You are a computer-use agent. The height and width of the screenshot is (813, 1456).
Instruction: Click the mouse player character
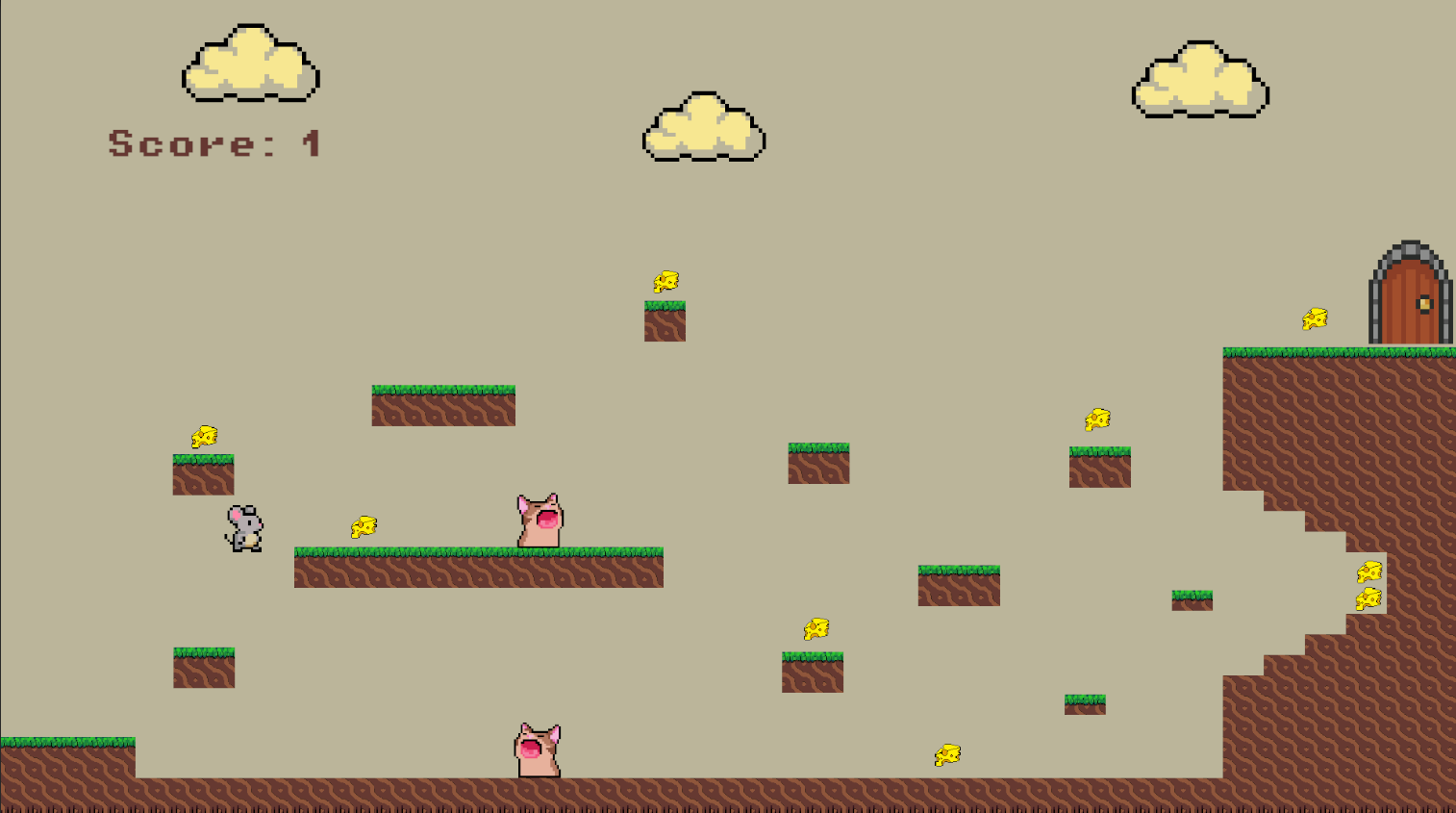242,526
